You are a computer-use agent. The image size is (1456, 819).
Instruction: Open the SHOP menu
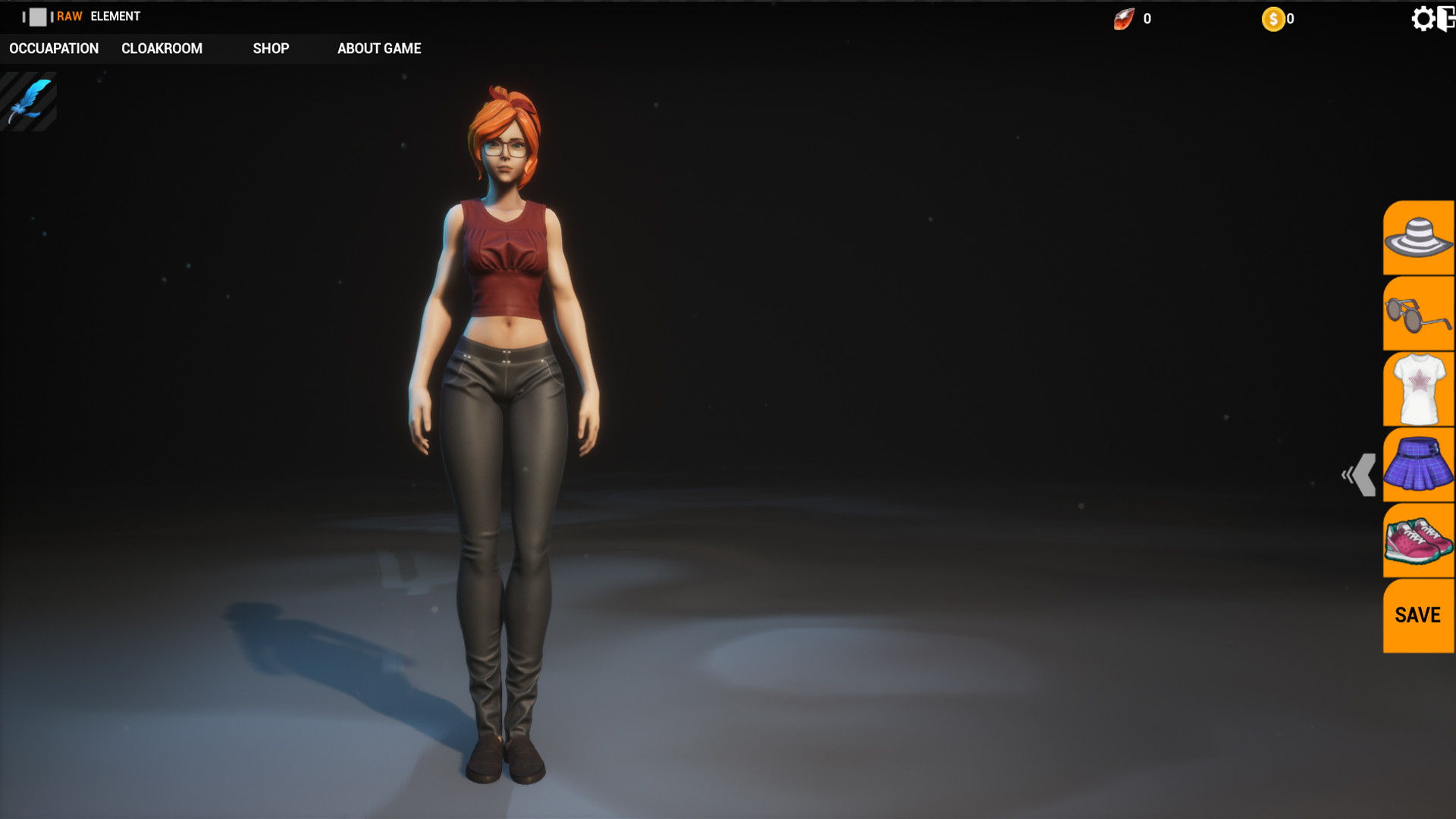tap(271, 49)
